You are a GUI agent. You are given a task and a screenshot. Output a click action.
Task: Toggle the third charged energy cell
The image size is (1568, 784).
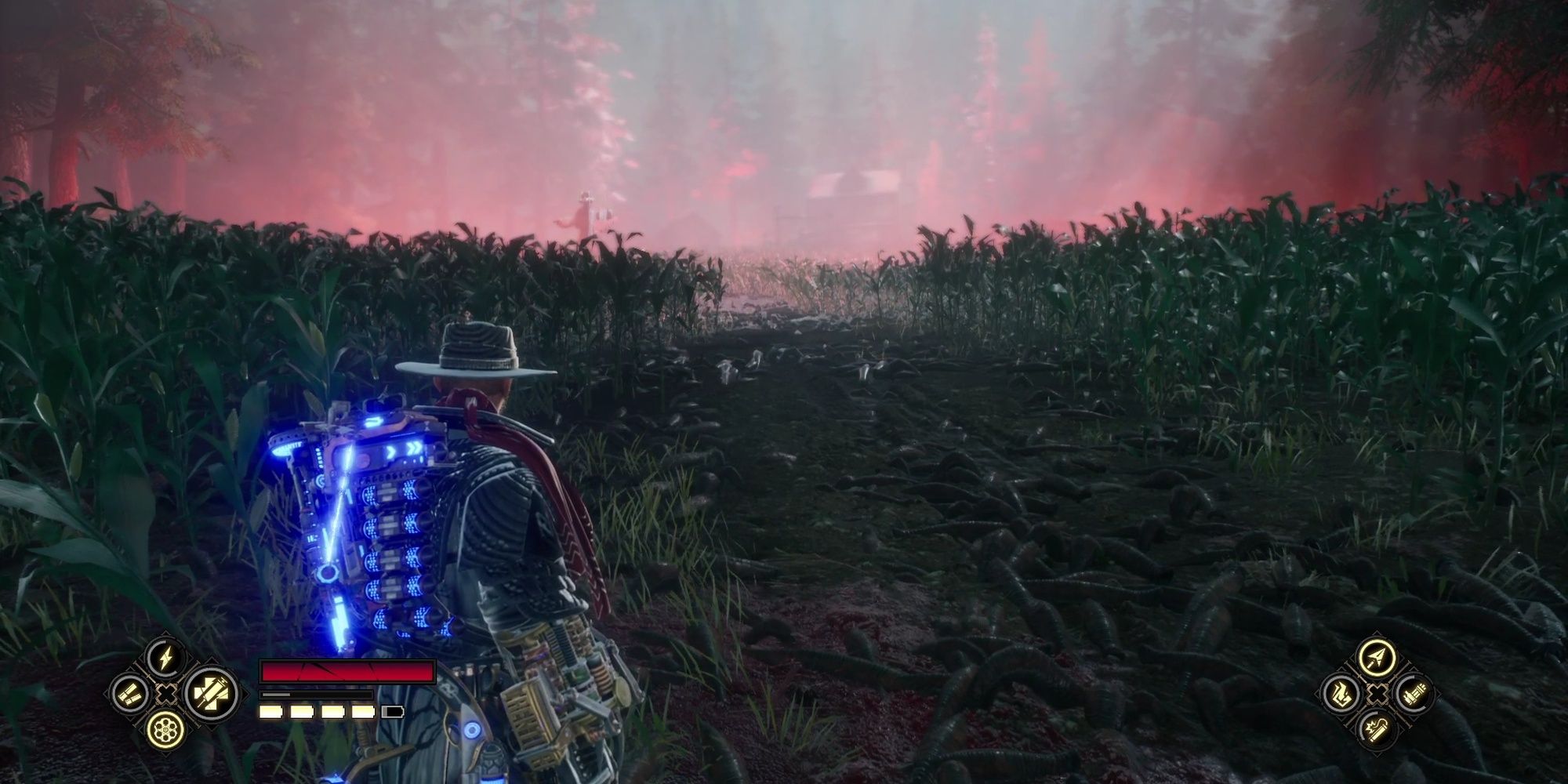click(x=332, y=712)
